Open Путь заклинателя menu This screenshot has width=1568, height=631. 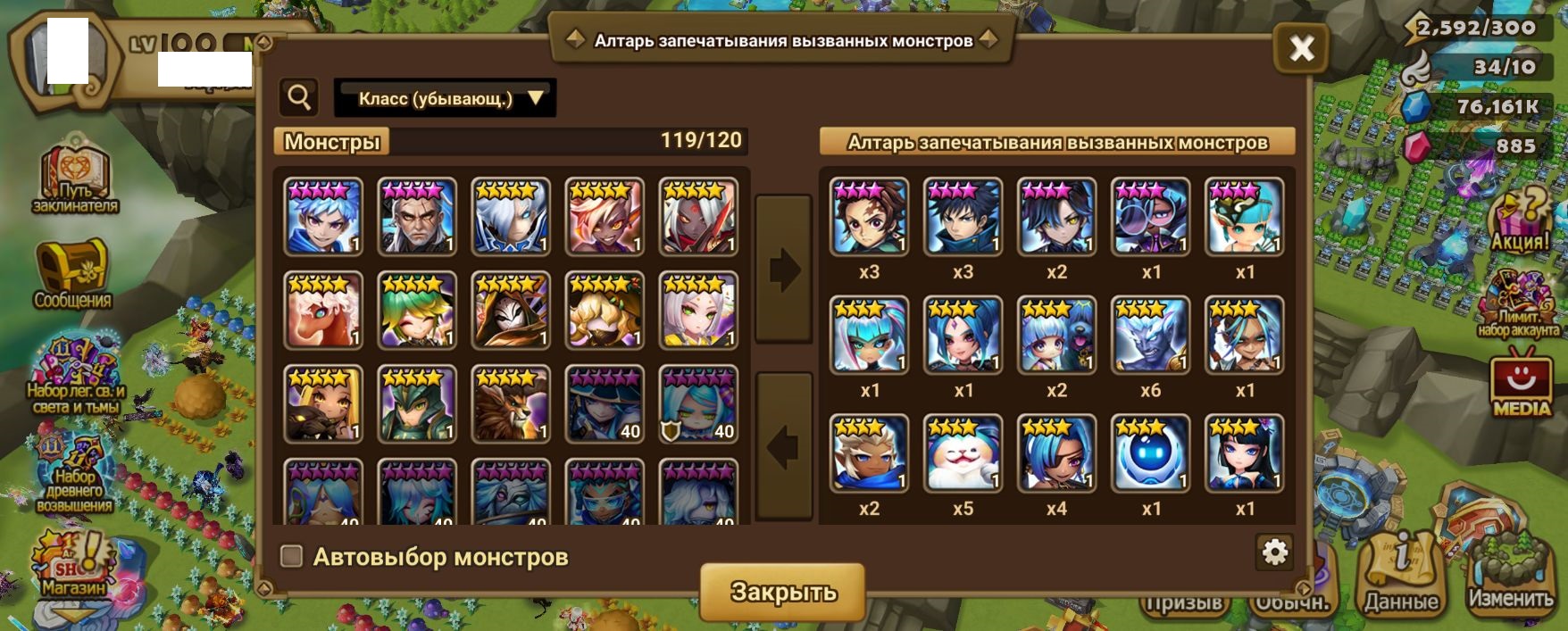(74, 179)
